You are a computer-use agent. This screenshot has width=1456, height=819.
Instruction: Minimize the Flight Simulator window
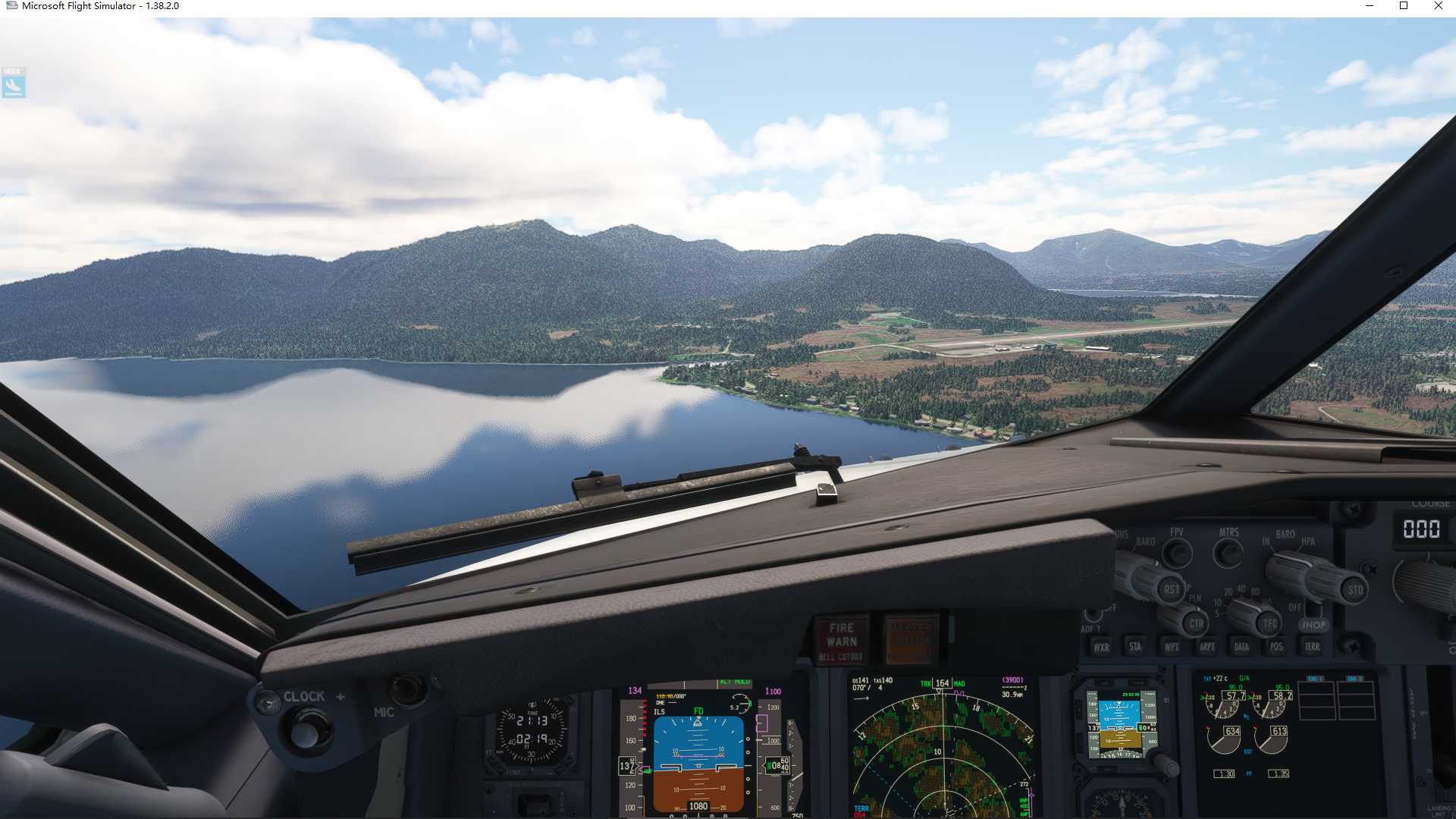[1369, 6]
